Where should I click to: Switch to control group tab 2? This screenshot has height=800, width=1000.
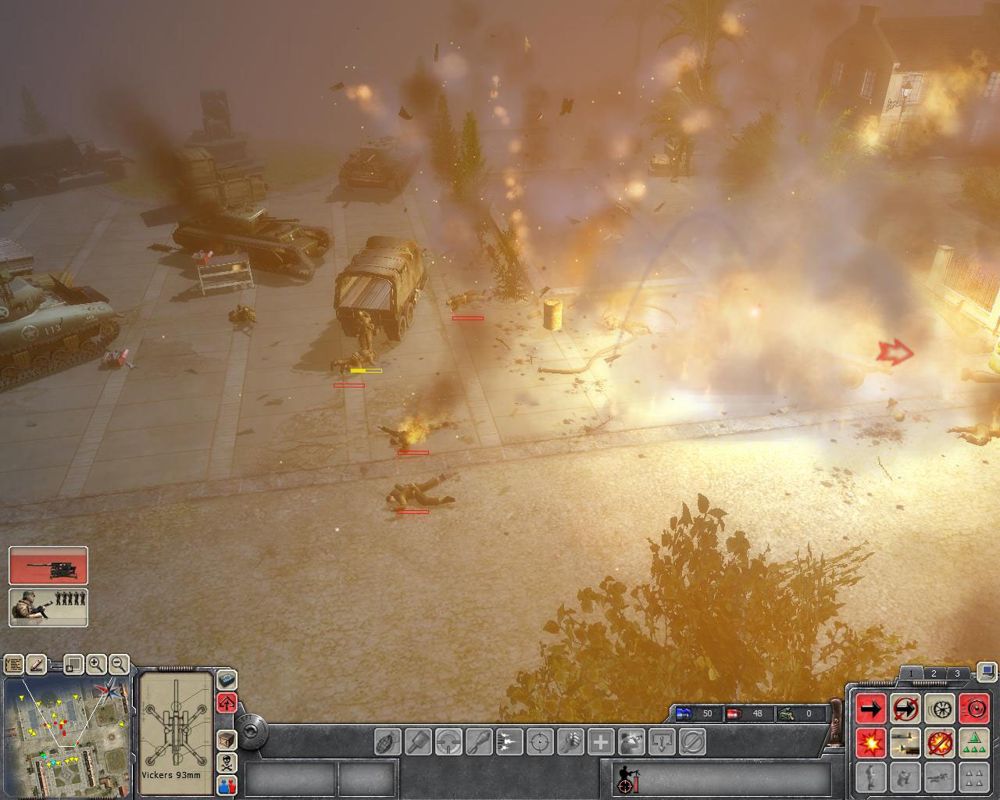pyautogui.click(x=933, y=674)
